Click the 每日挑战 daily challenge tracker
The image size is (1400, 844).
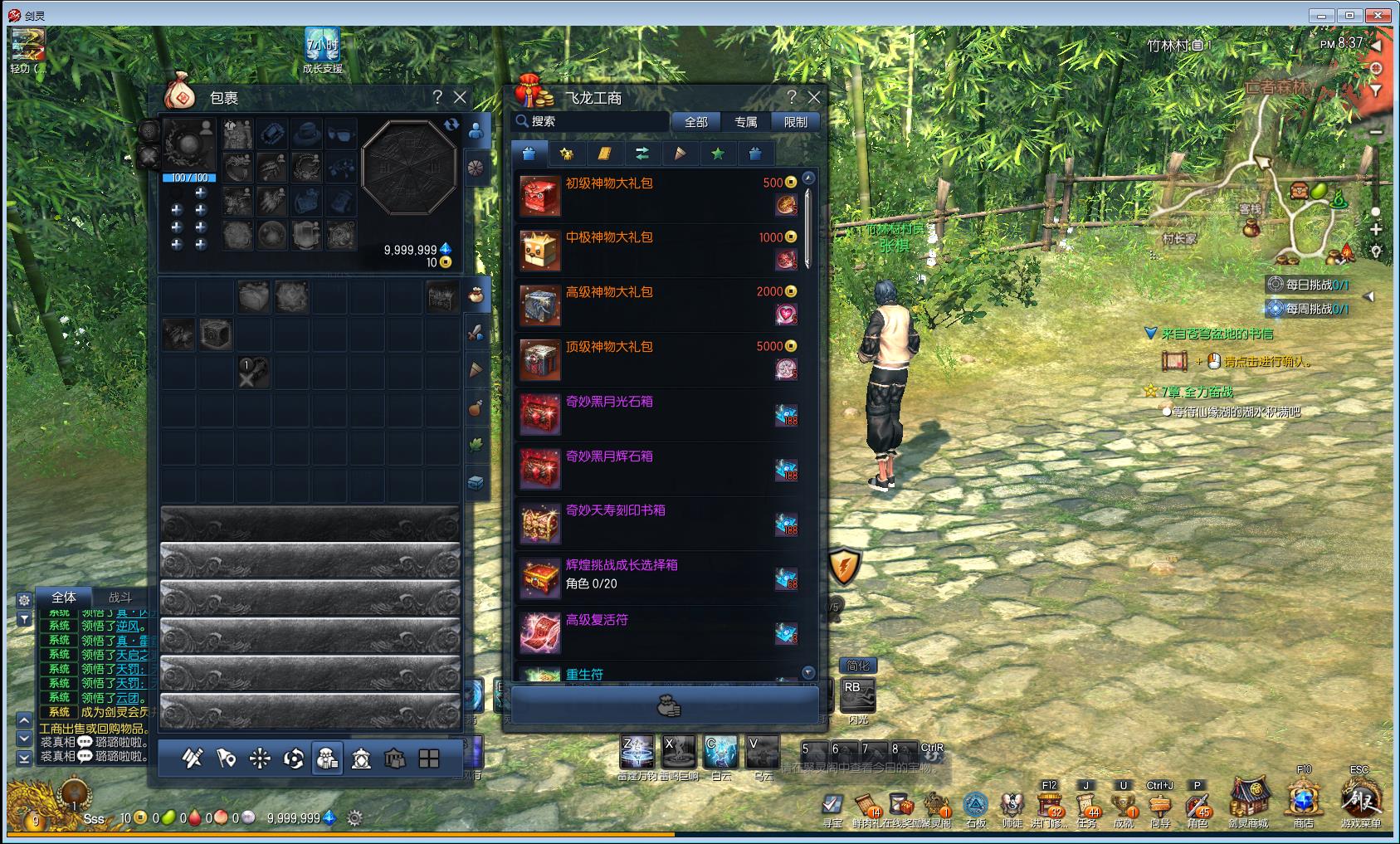[1309, 285]
